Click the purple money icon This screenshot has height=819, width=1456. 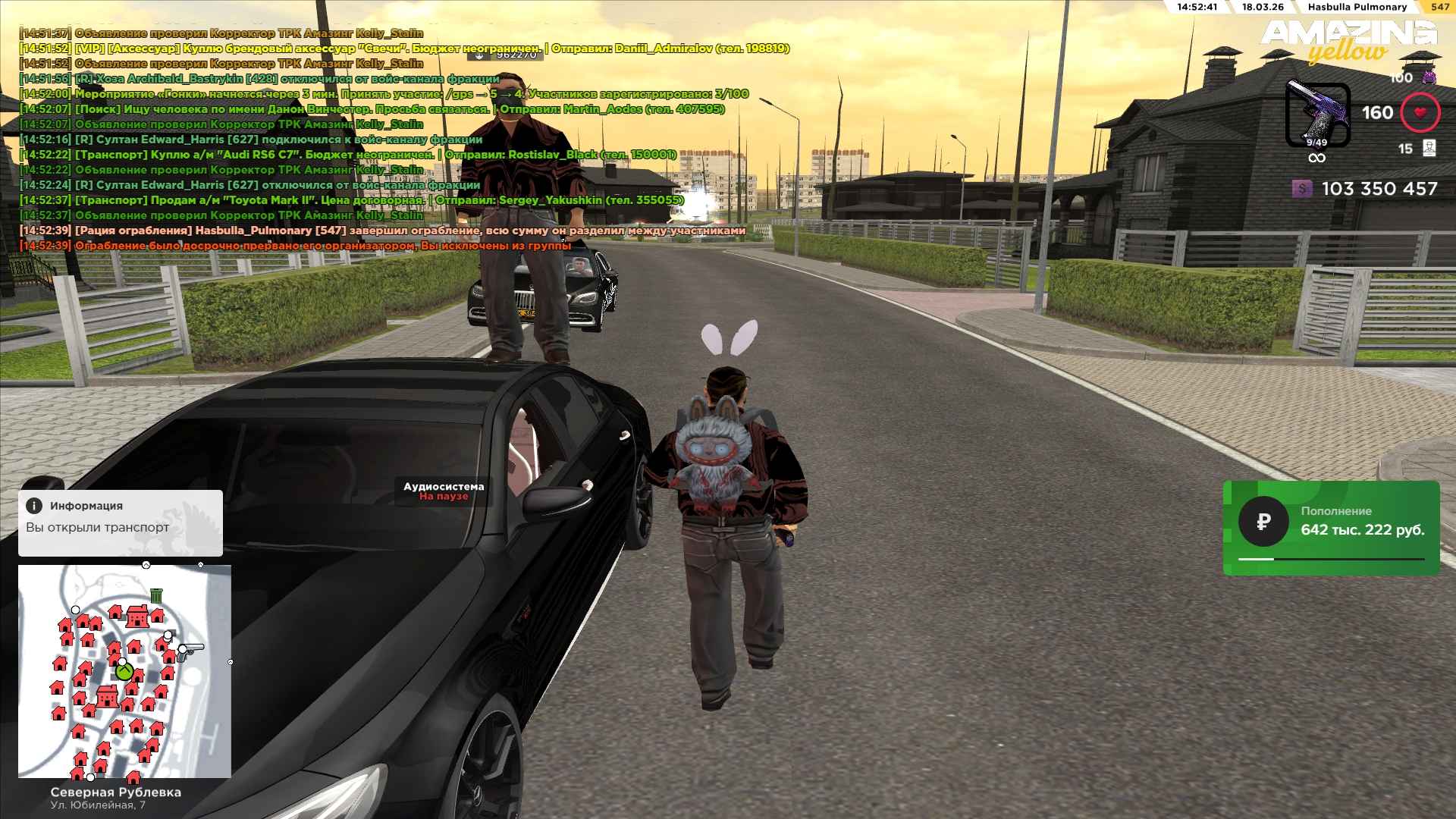coord(1301,189)
